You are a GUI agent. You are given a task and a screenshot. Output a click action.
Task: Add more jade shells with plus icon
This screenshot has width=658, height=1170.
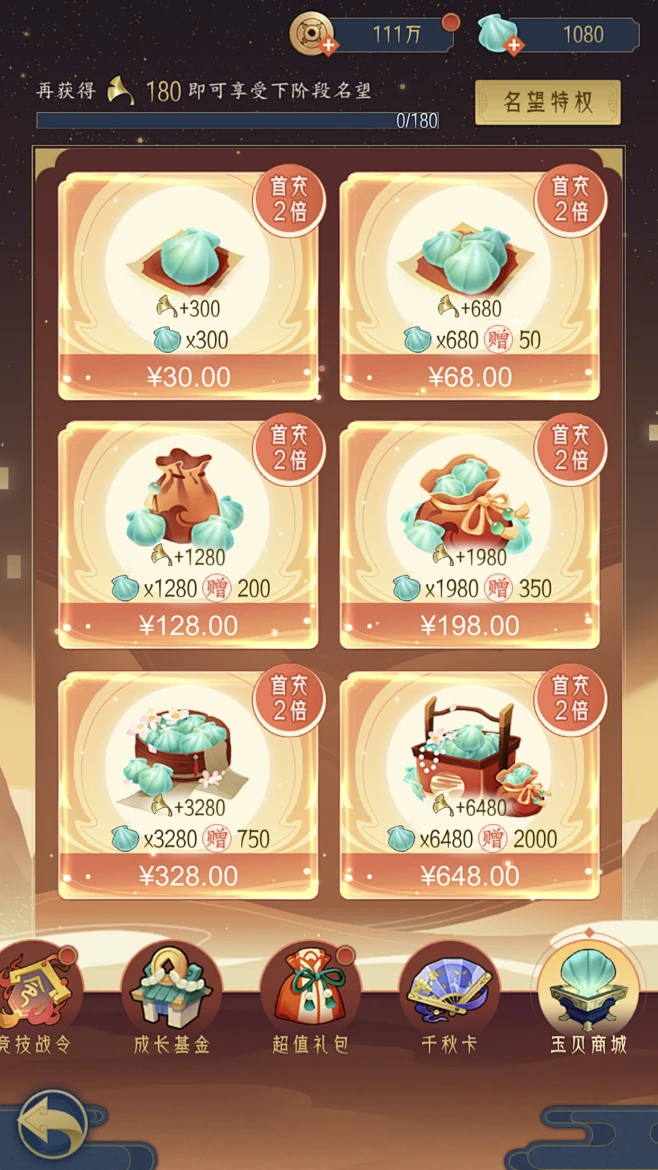(x=513, y=45)
